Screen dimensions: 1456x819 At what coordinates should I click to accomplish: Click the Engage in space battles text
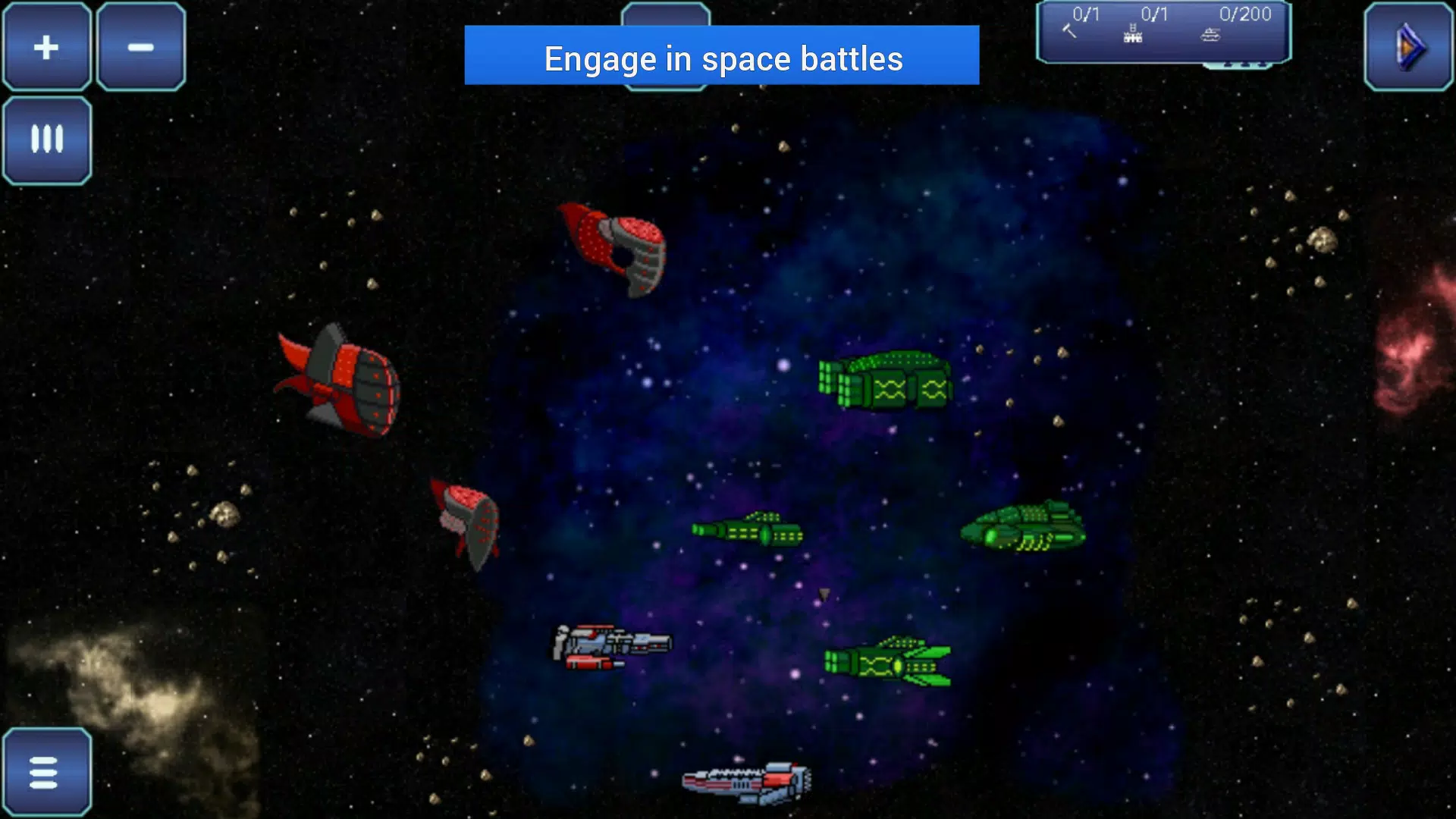[723, 59]
